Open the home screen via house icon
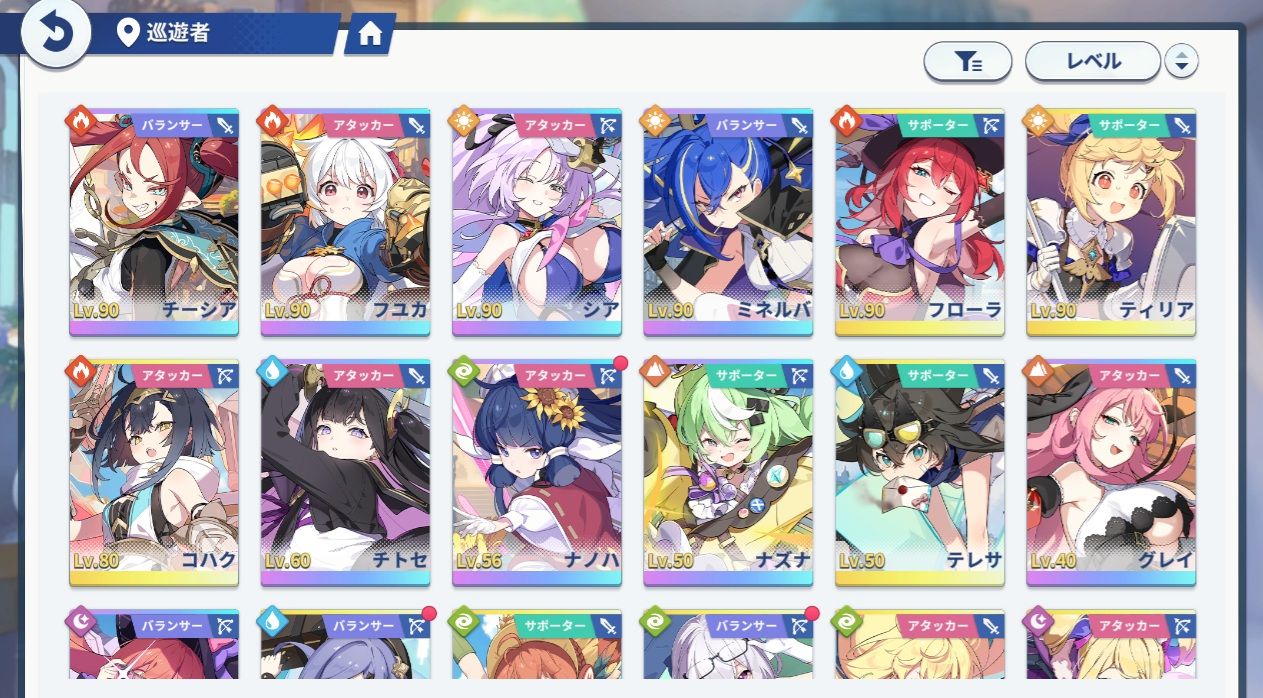1263x698 pixels. tap(369, 35)
